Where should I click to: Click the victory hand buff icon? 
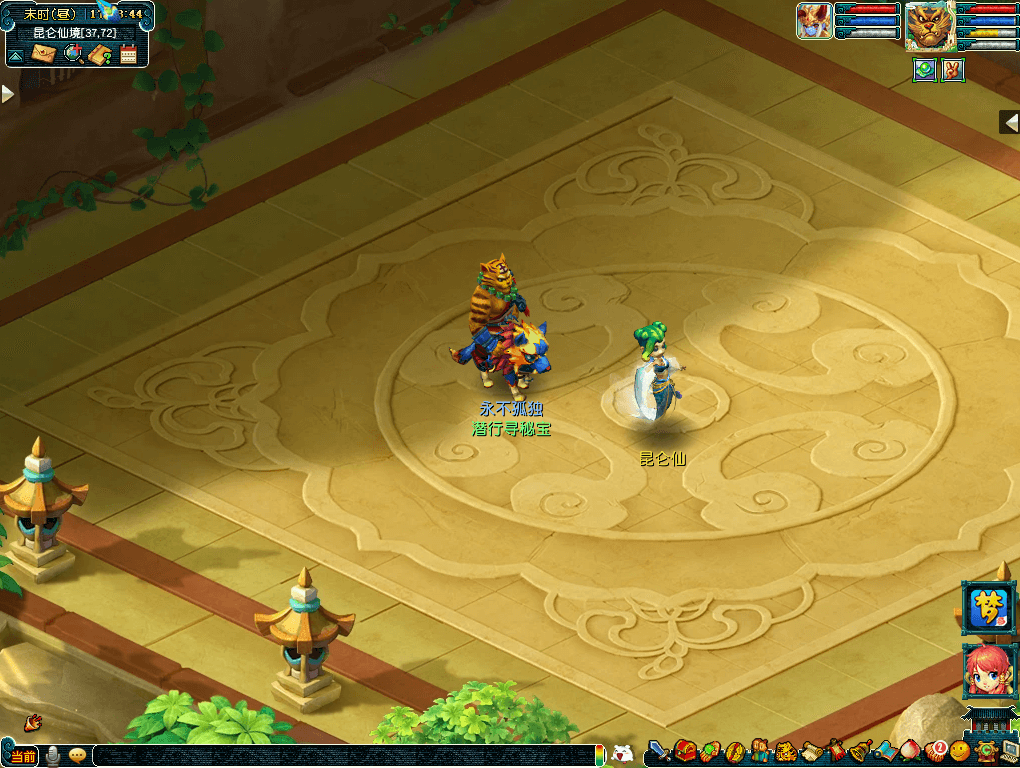[x=953, y=71]
